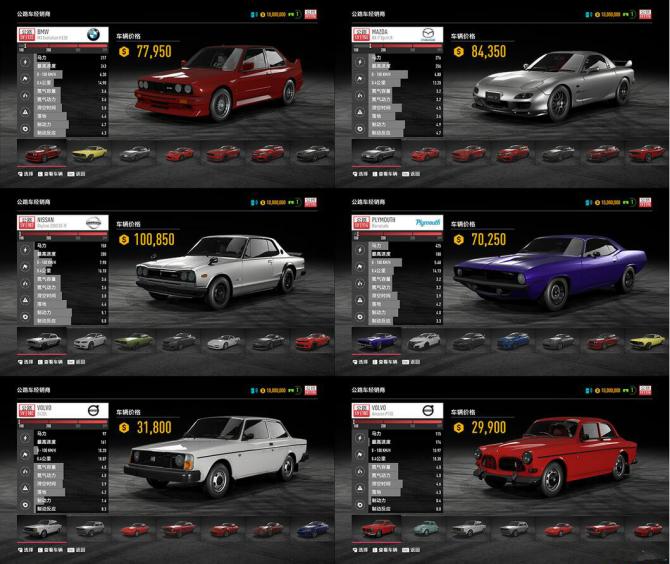The height and width of the screenshot is (564, 670).
Task: Pick the green car thumbnail in the Nissan panel
Action: tap(133, 342)
